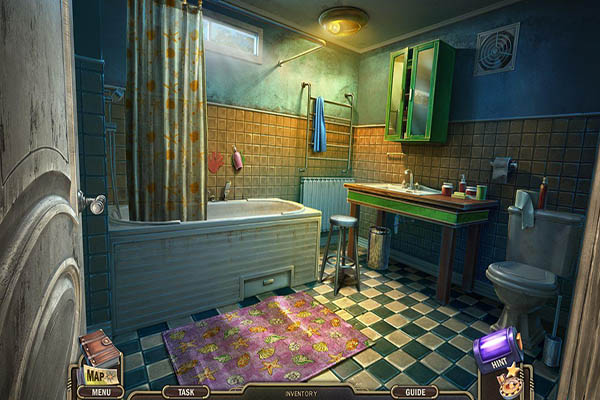Open the Menu button

[100, 392]
